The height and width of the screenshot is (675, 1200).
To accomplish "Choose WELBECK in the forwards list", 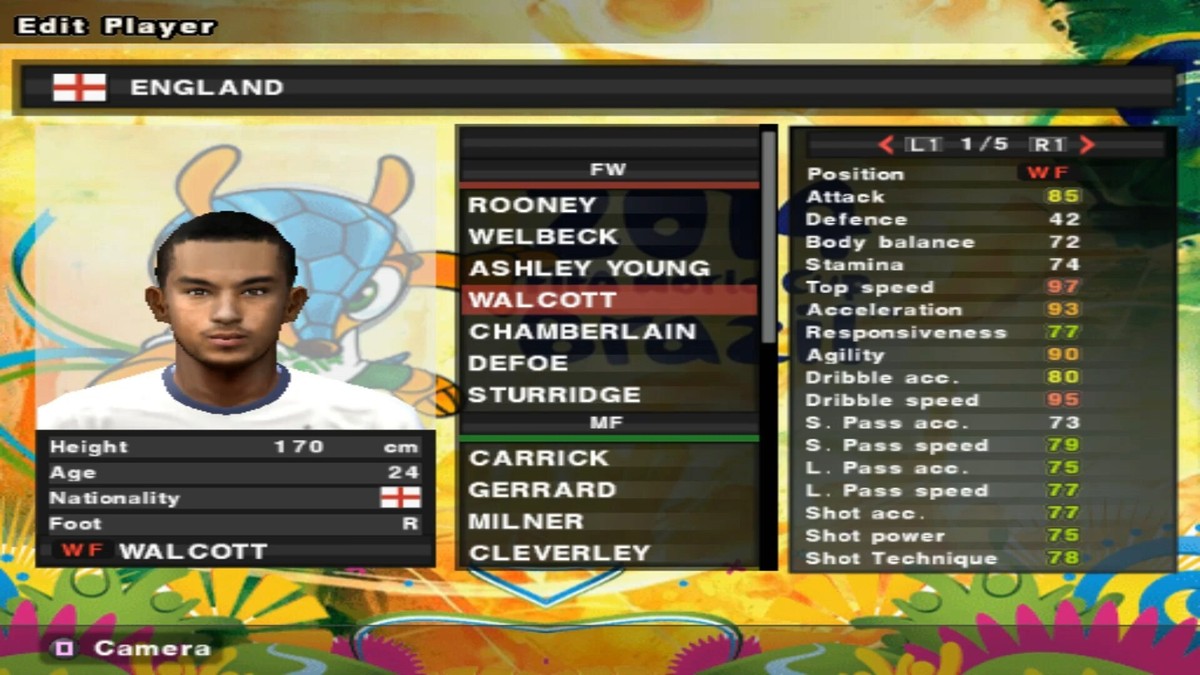I will (x=544, y=237).
